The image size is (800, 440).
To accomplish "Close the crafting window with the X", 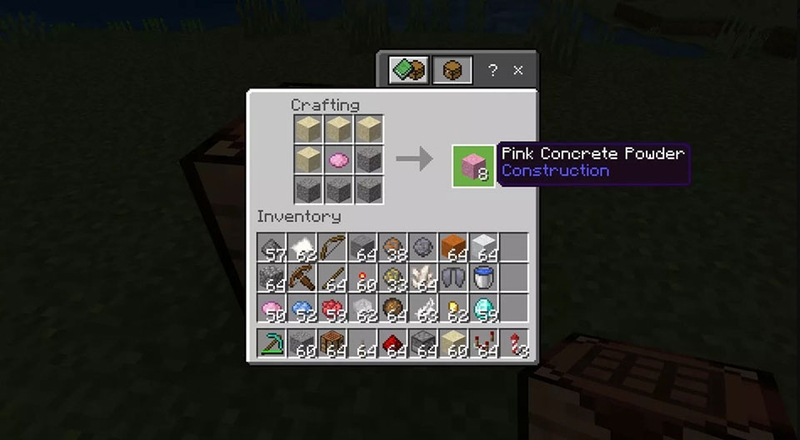I will pos(518,71).
